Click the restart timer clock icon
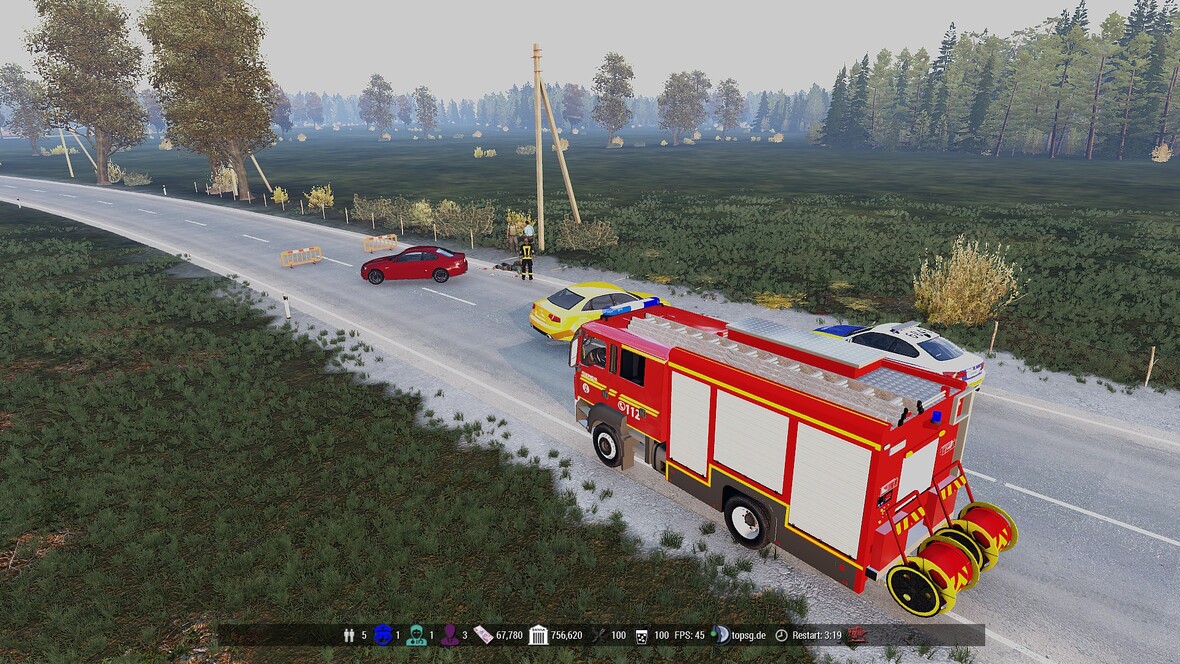The width and height of the screenshot is (1180, 664). (781, 635)
